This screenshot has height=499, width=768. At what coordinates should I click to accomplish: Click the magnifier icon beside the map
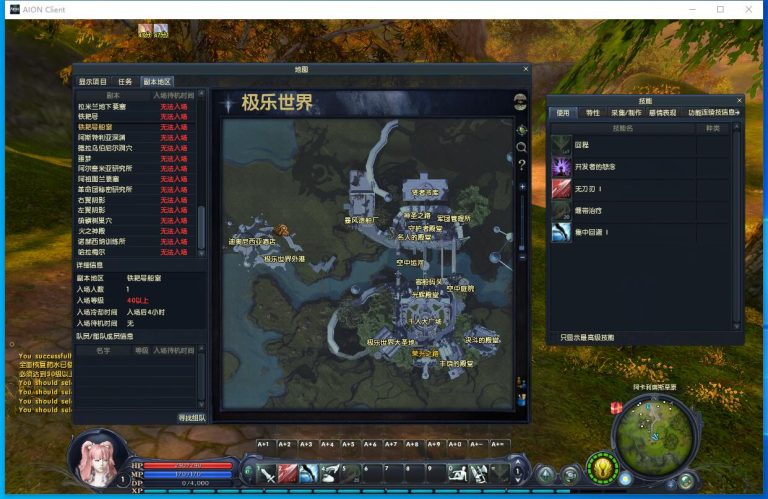[x=521, y=147]
